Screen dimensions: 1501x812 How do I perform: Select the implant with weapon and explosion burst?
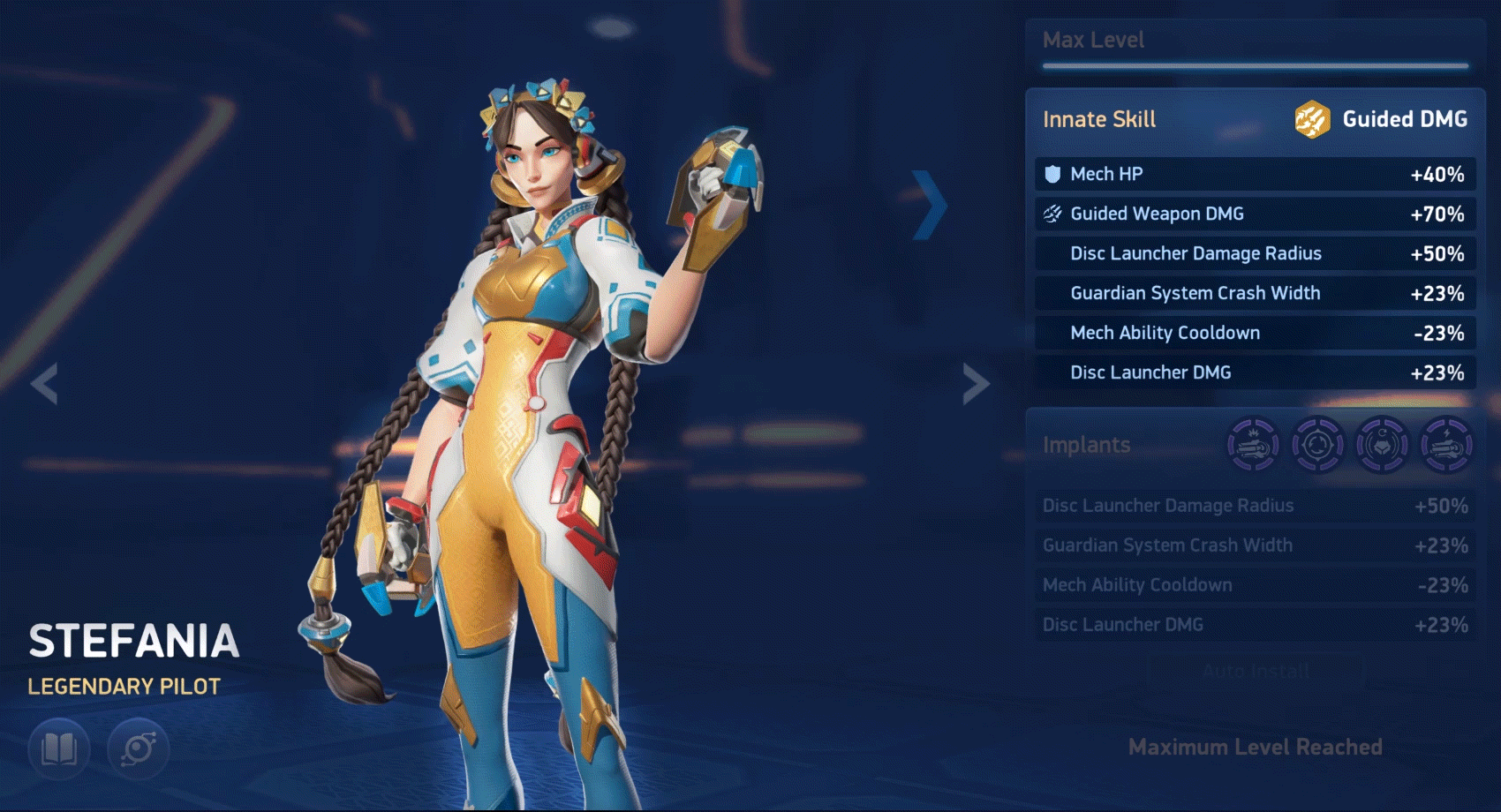coord(1253,445)
